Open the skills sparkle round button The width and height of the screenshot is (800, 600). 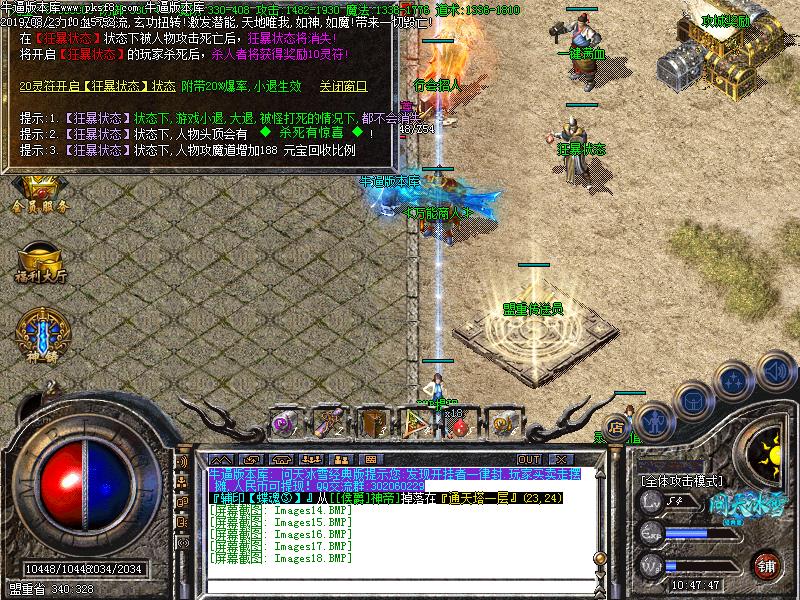[x=733, y=381]
